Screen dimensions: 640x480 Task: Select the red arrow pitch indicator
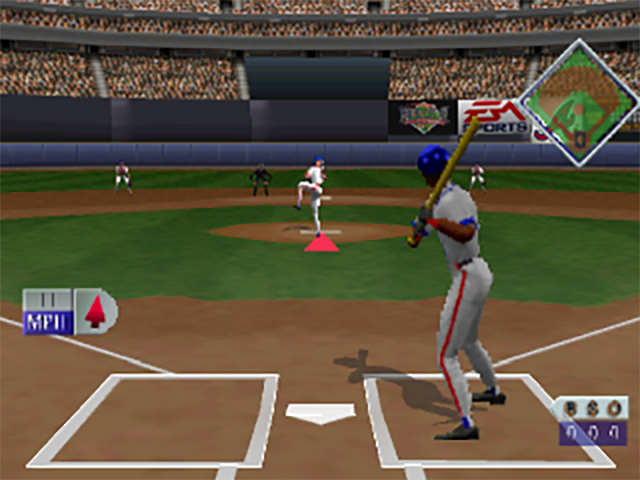pos(95,311)
